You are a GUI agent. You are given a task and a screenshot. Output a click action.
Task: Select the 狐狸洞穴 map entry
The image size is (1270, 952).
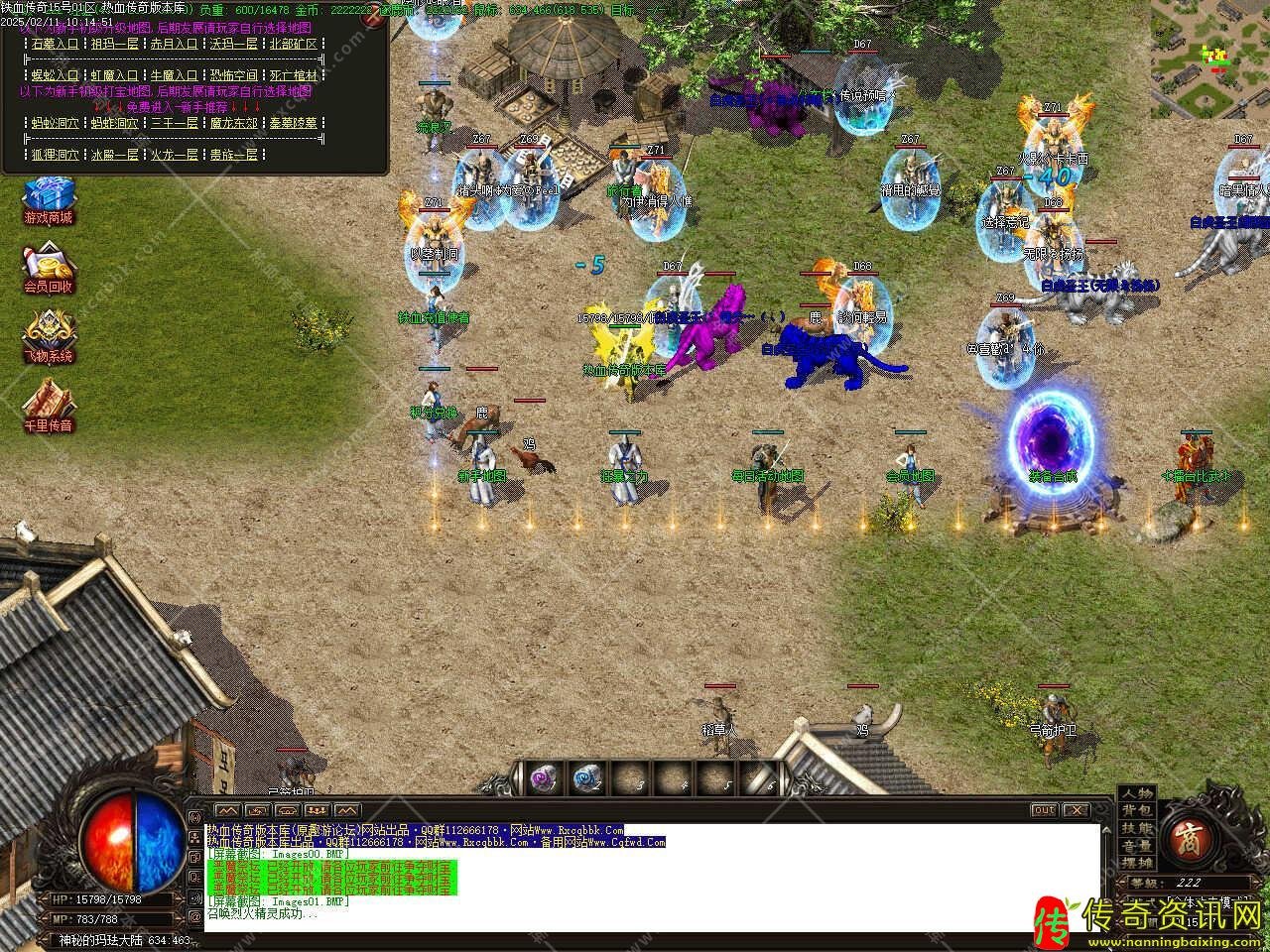(x=55, y=155)
